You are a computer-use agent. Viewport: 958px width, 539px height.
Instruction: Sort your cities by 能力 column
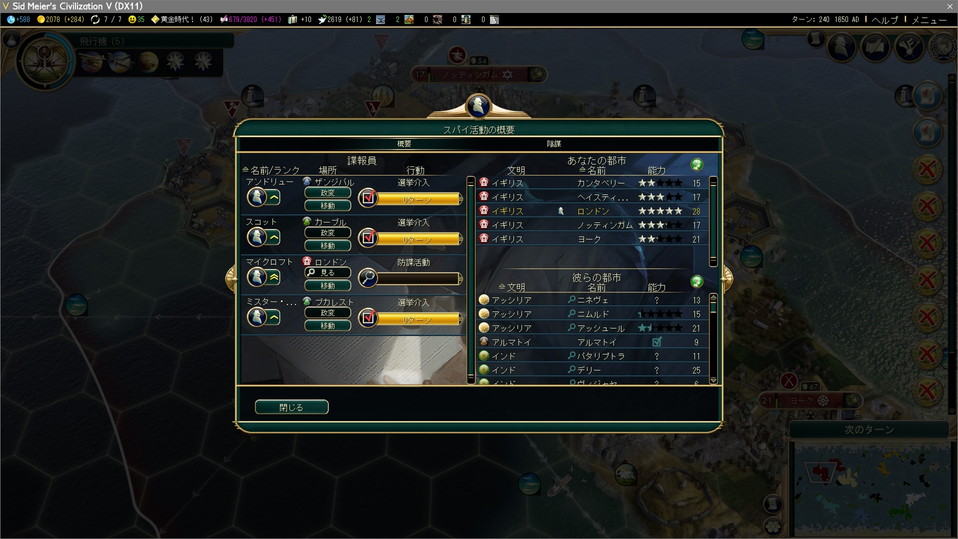(x=656, y=171)
